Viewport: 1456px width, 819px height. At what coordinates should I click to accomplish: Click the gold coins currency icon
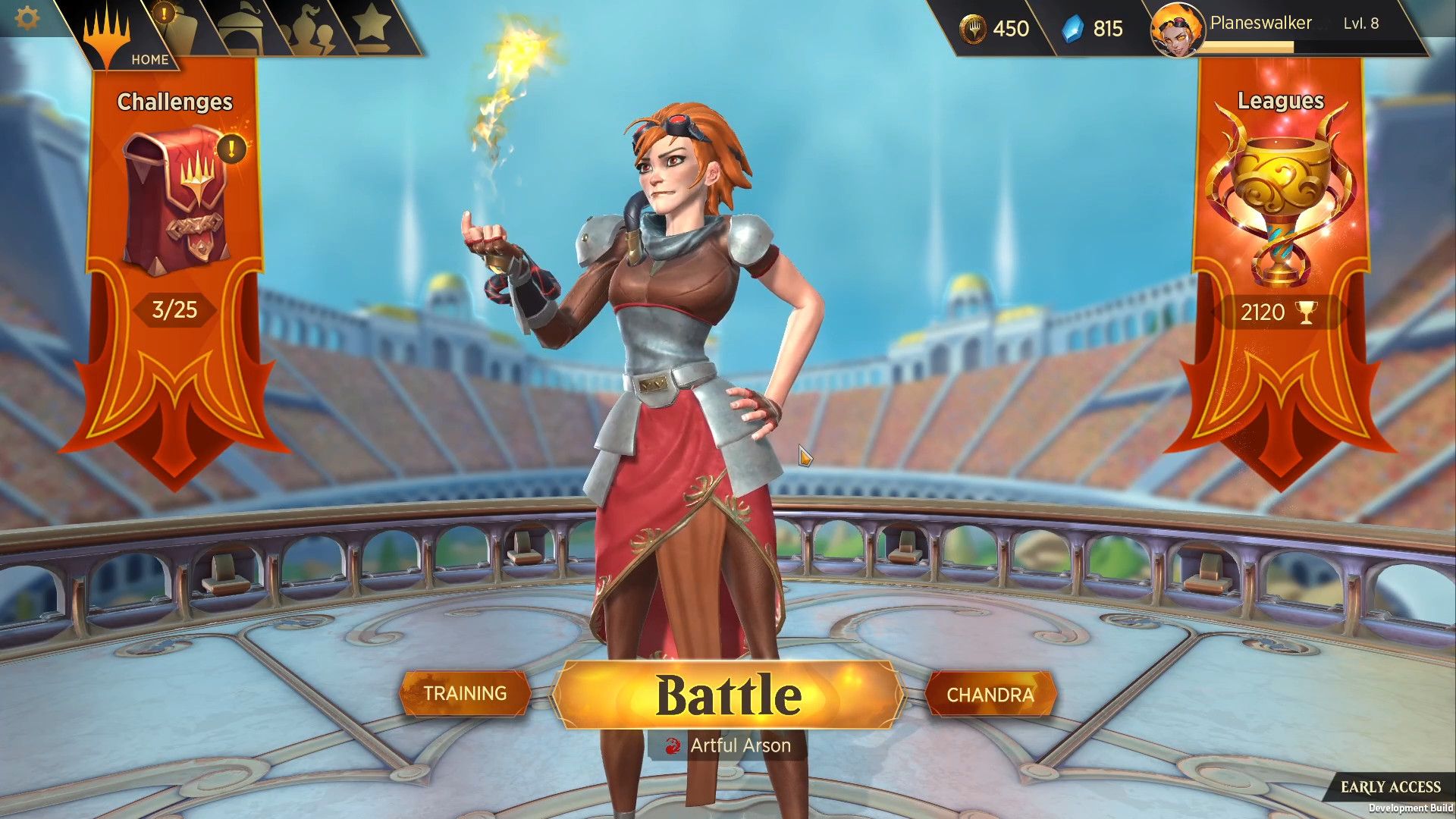click(x=973, y=29)
